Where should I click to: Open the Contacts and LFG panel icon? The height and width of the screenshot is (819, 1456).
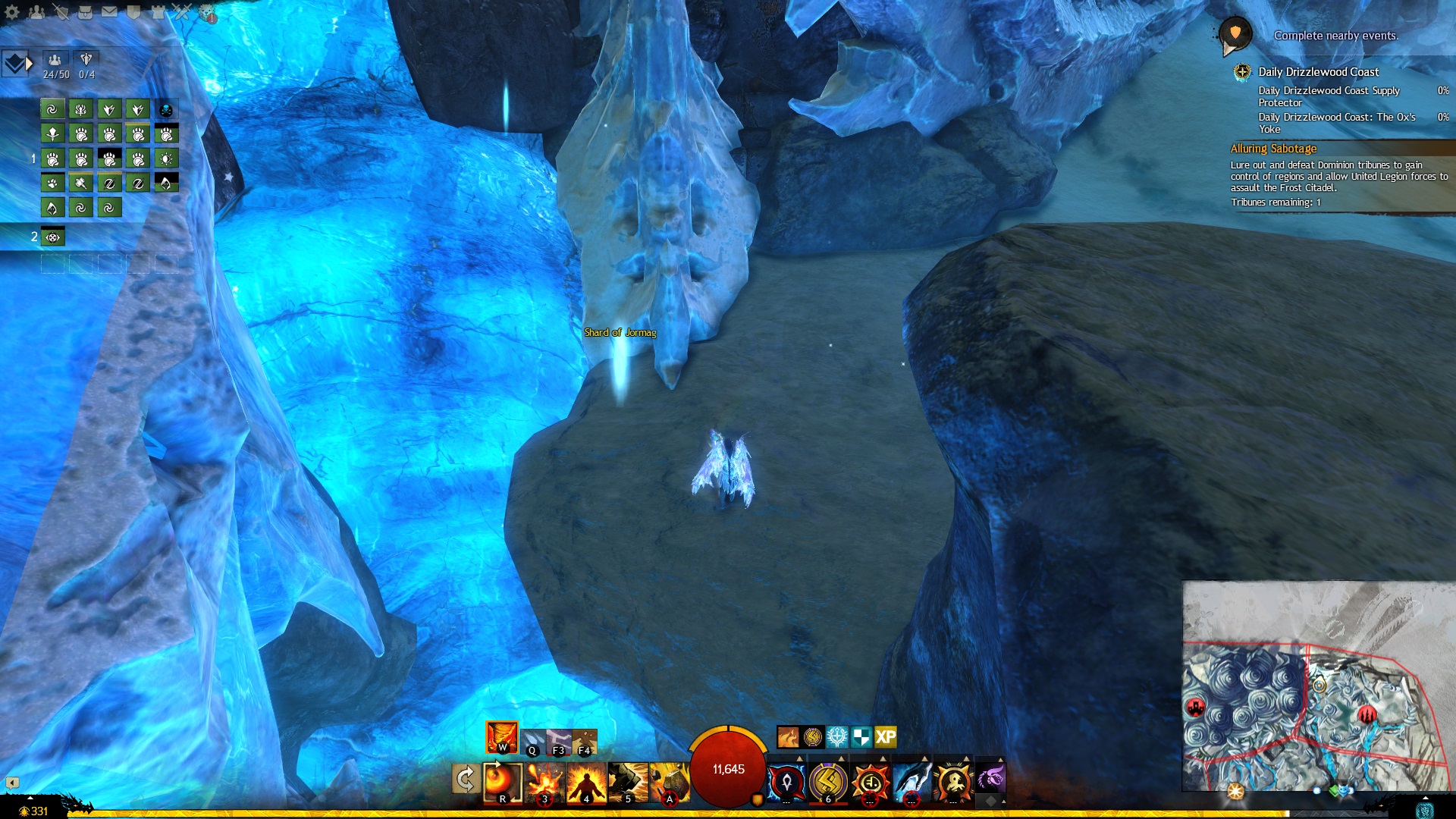click(x=36, y=12)
